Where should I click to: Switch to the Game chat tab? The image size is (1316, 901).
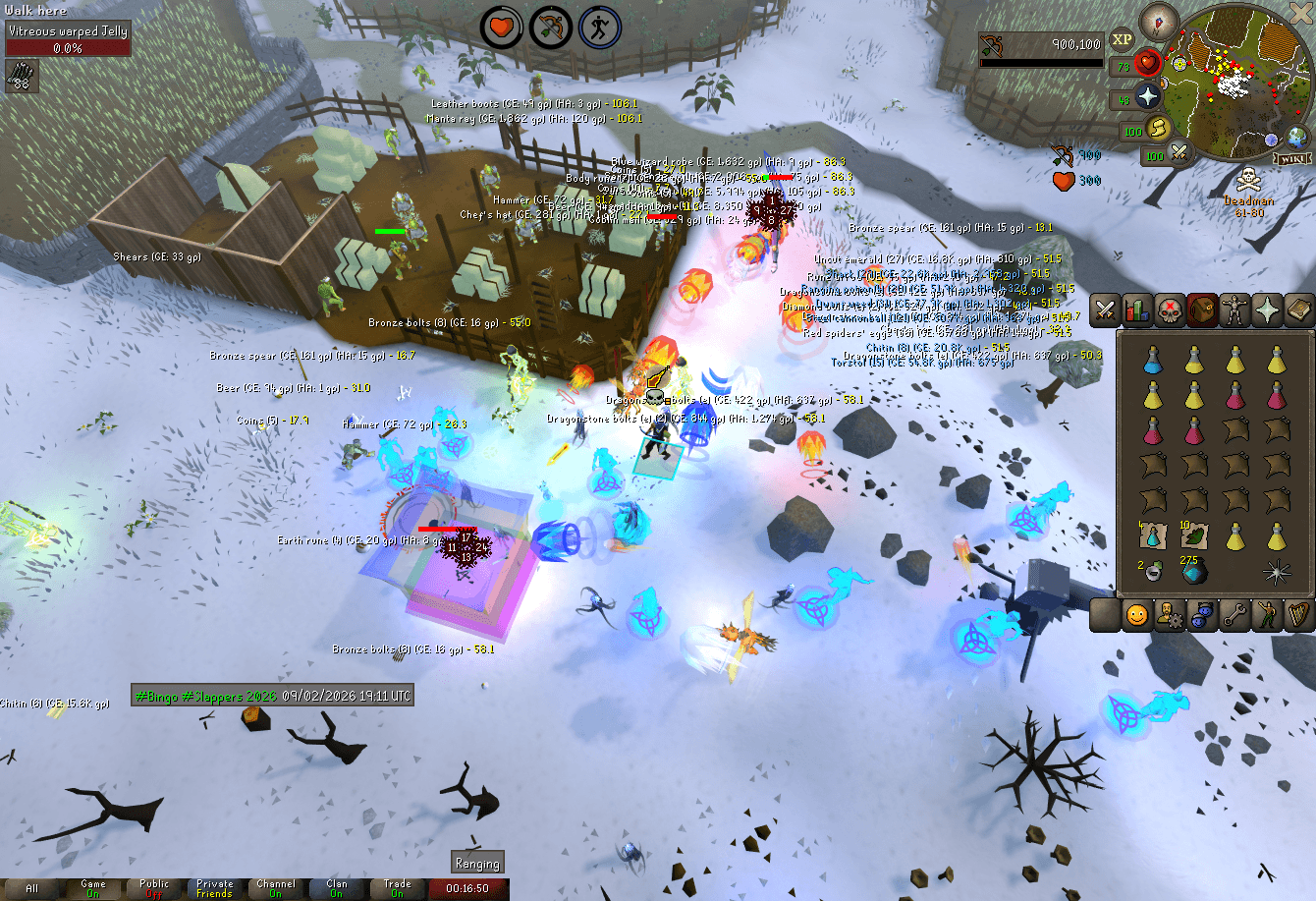click(x=94, y=886)
